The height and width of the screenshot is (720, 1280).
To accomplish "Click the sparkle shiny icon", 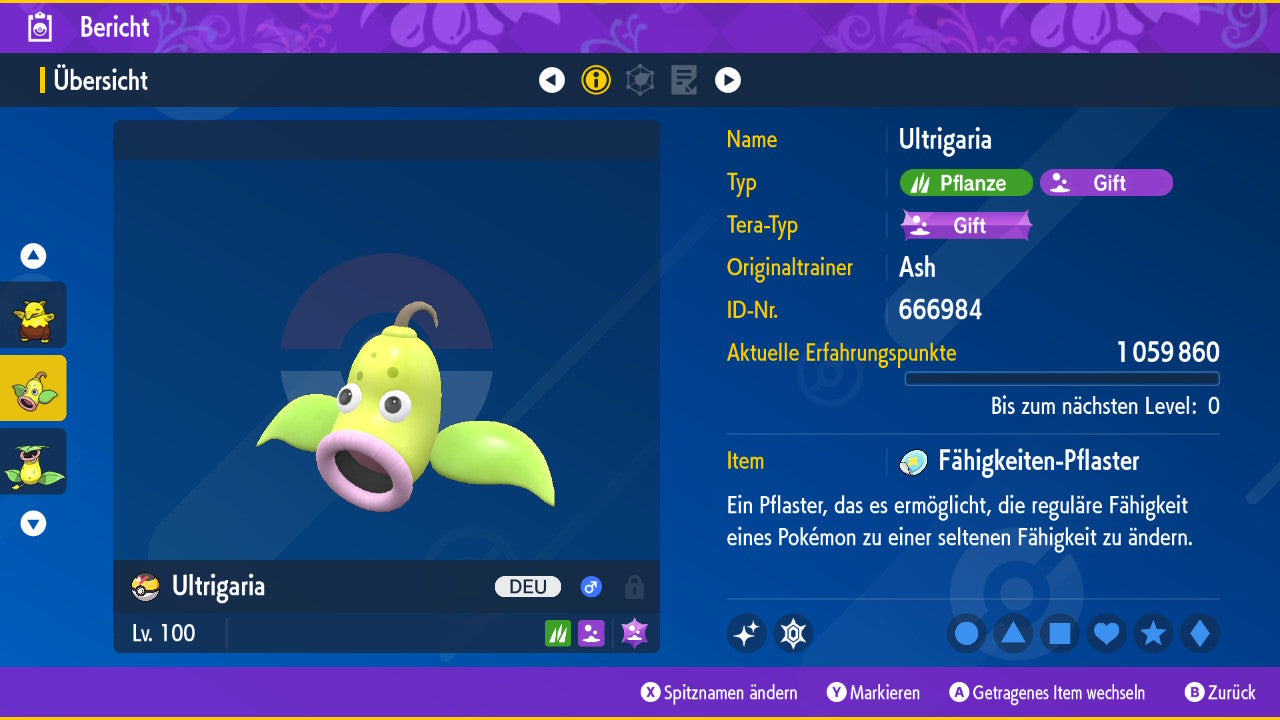I will coord(746,633).
